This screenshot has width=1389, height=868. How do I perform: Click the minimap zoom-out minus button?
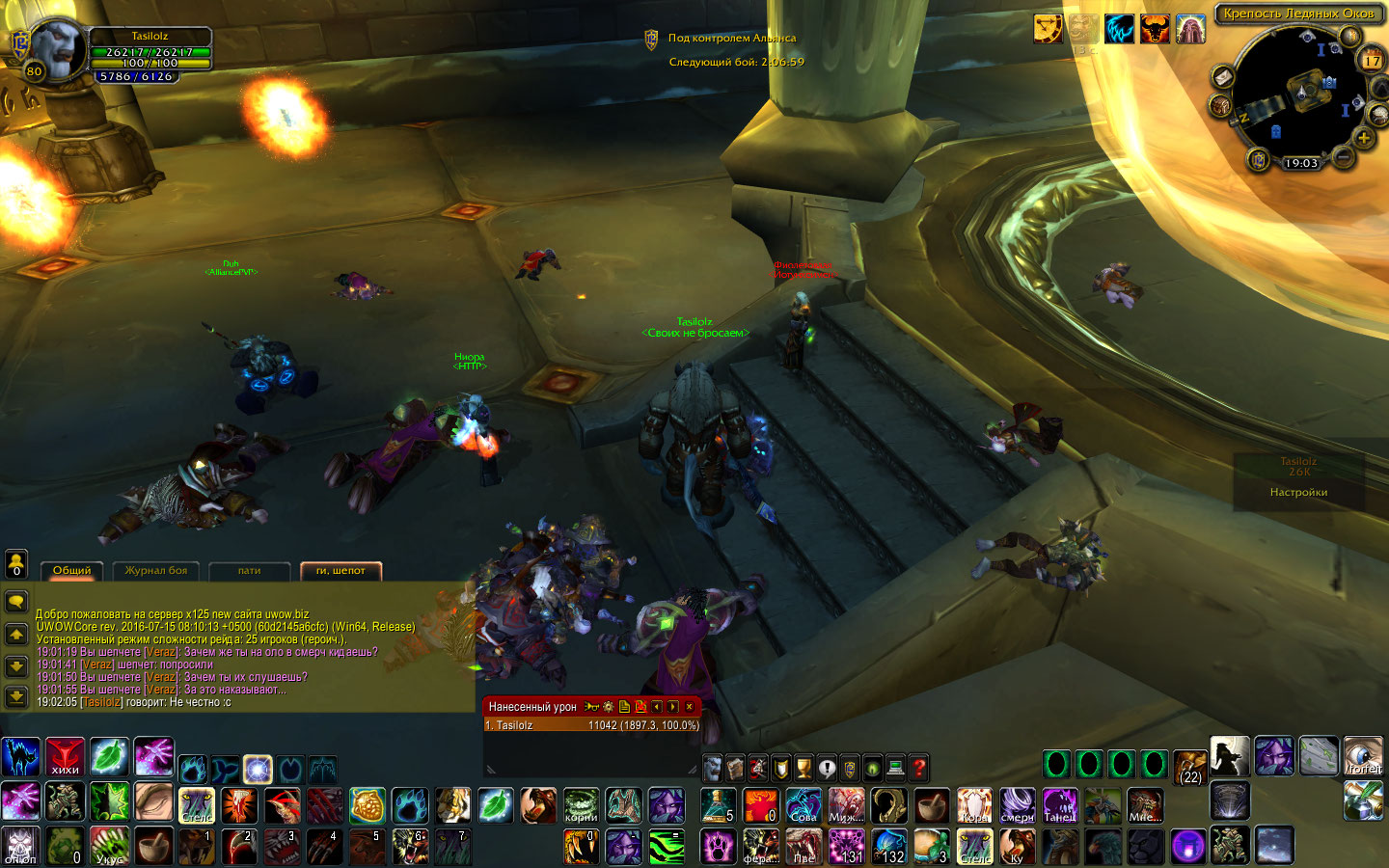point(1342,154)
